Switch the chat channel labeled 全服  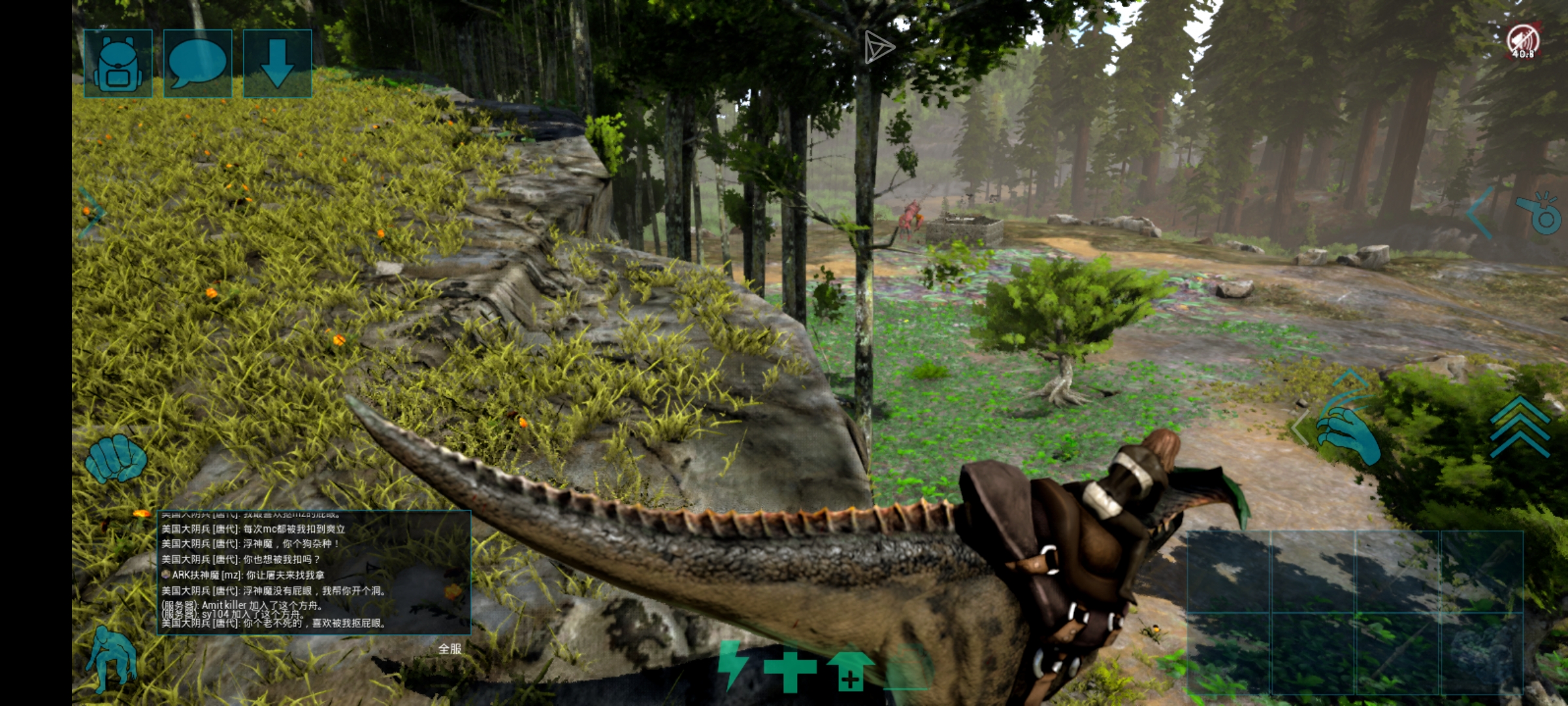[449, 648]
